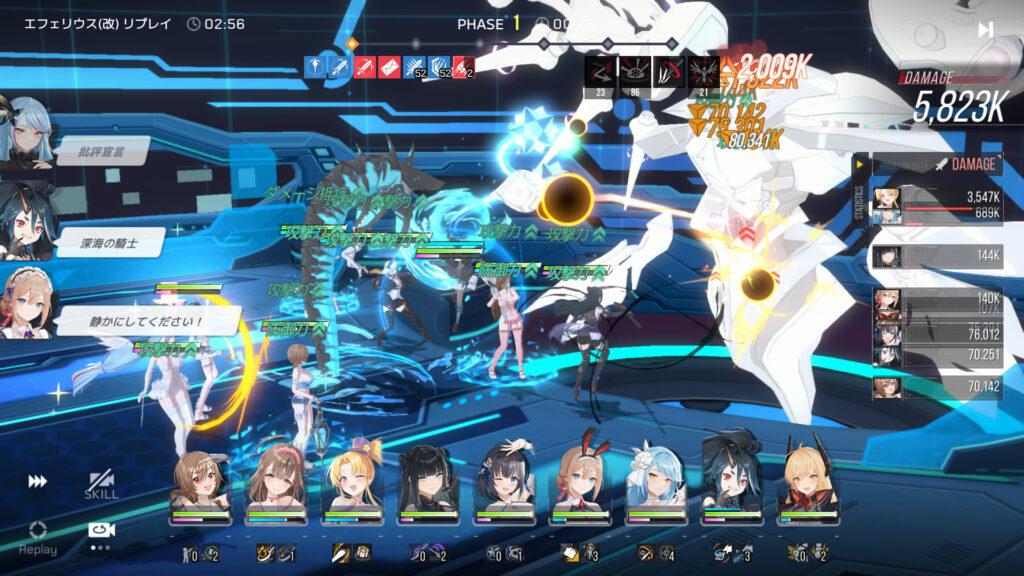Viewport: 1024px width, 576px height.
Task: Hit the Replay button
Action: coord(38,536)
